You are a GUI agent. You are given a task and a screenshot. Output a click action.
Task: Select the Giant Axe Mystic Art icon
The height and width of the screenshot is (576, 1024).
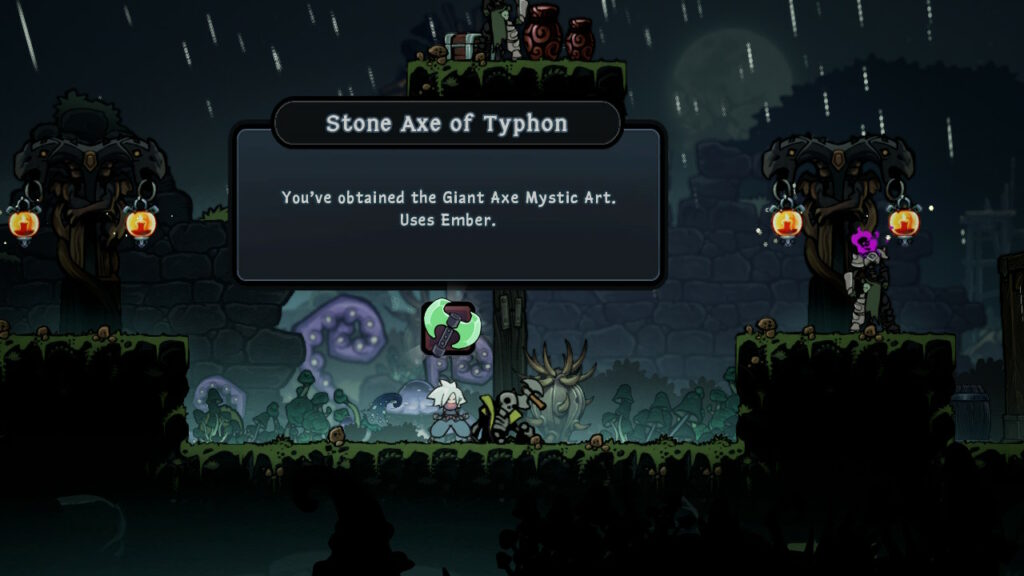pyautogui.click(x=446, y=327)
